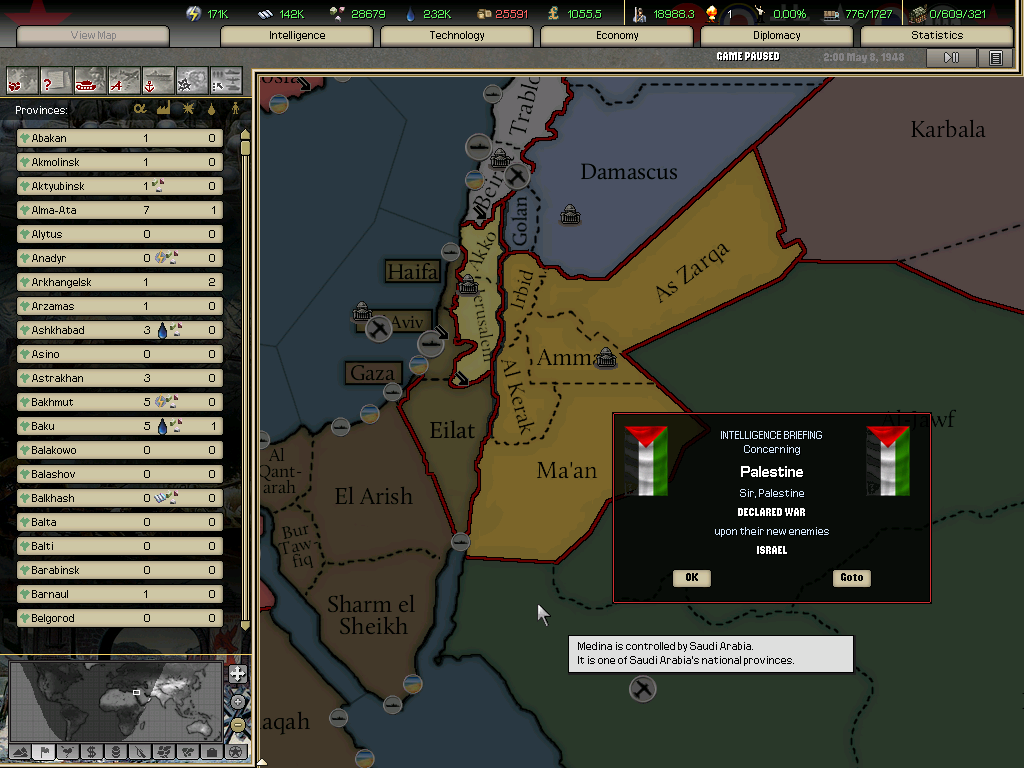This screenshot has height=768, width=1024.
Task: Click Goto in the intelligence briefing
Action: [x=851, y=578]
